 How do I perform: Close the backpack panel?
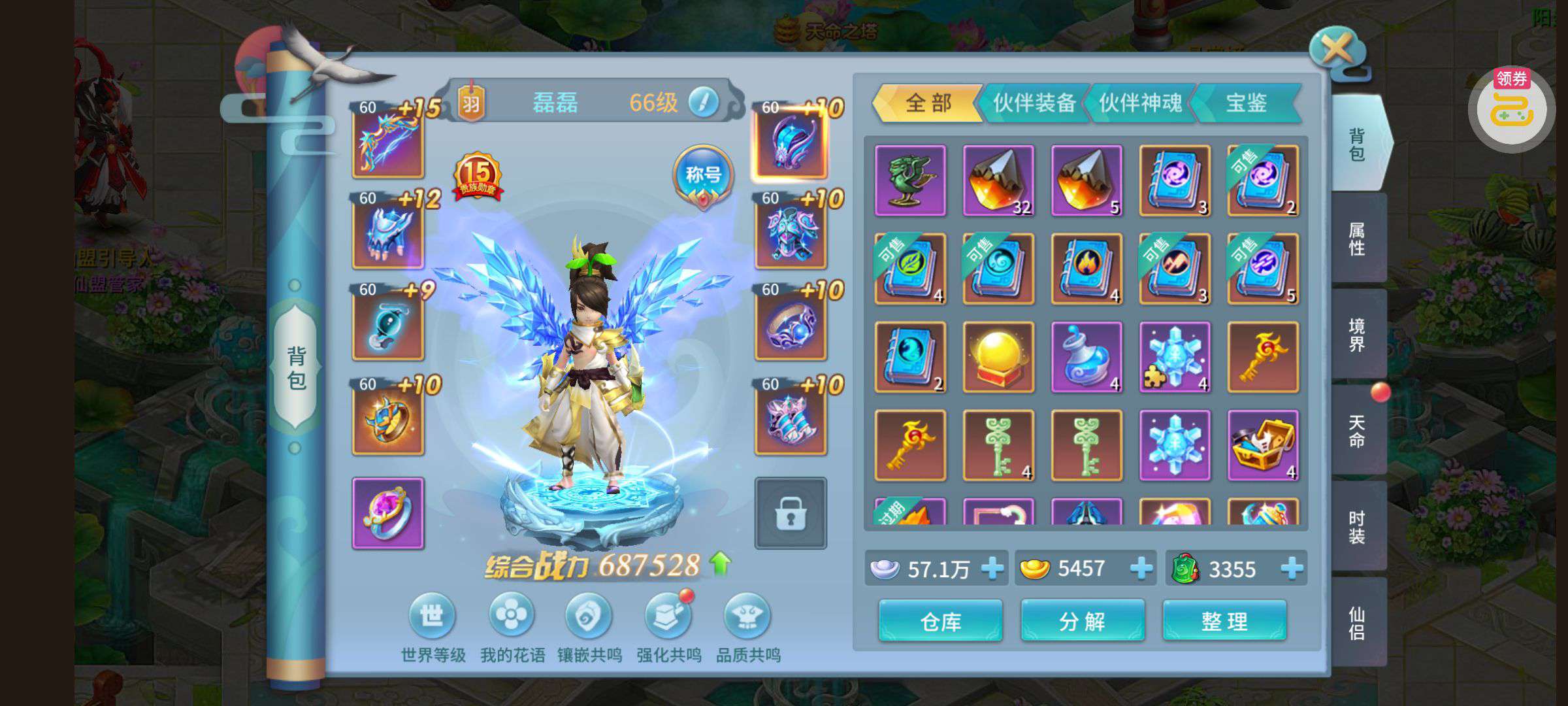pyautogui.click(x=1337, y=49)
